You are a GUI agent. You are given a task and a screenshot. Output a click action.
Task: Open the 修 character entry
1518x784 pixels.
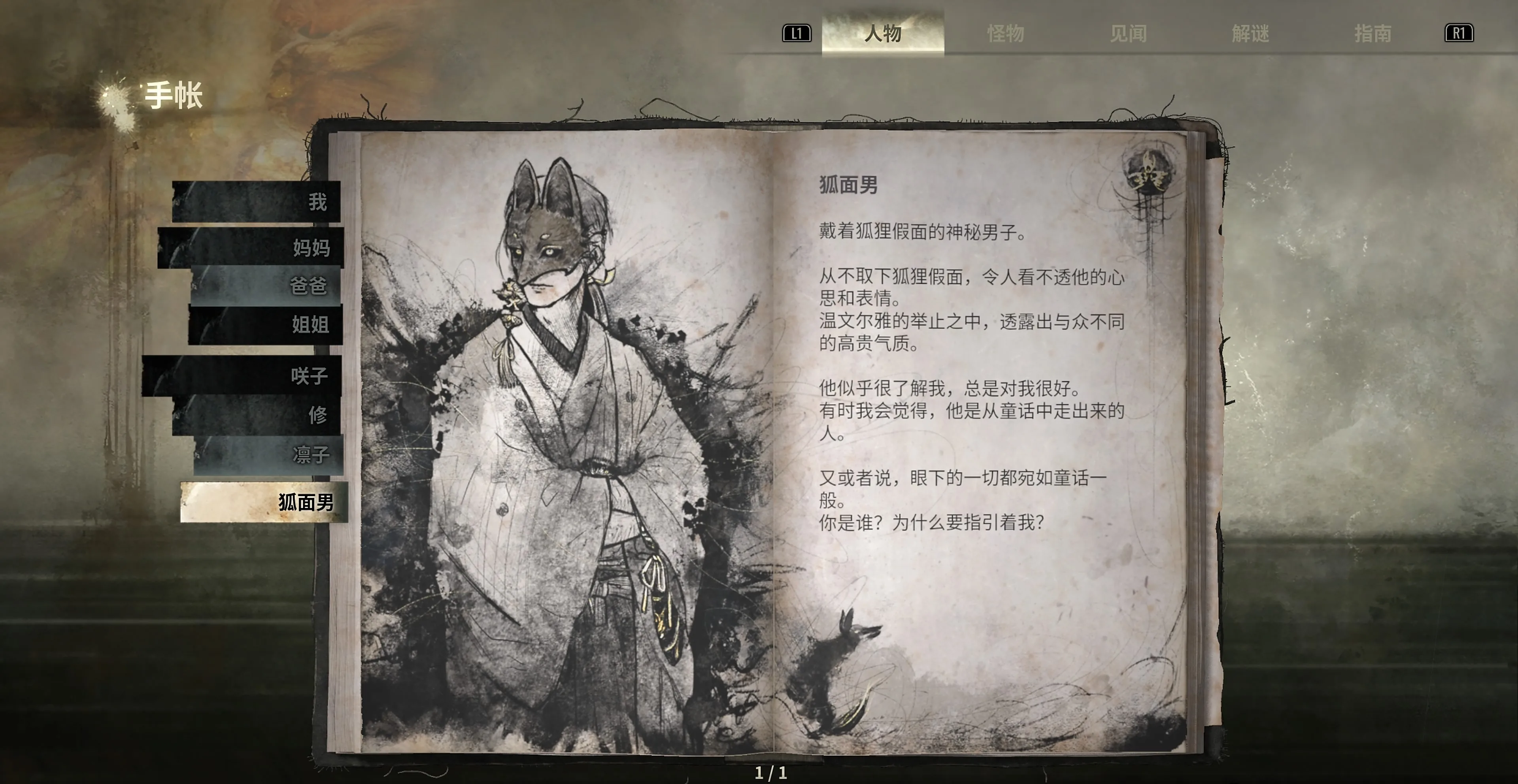click(x=257, y=415)
